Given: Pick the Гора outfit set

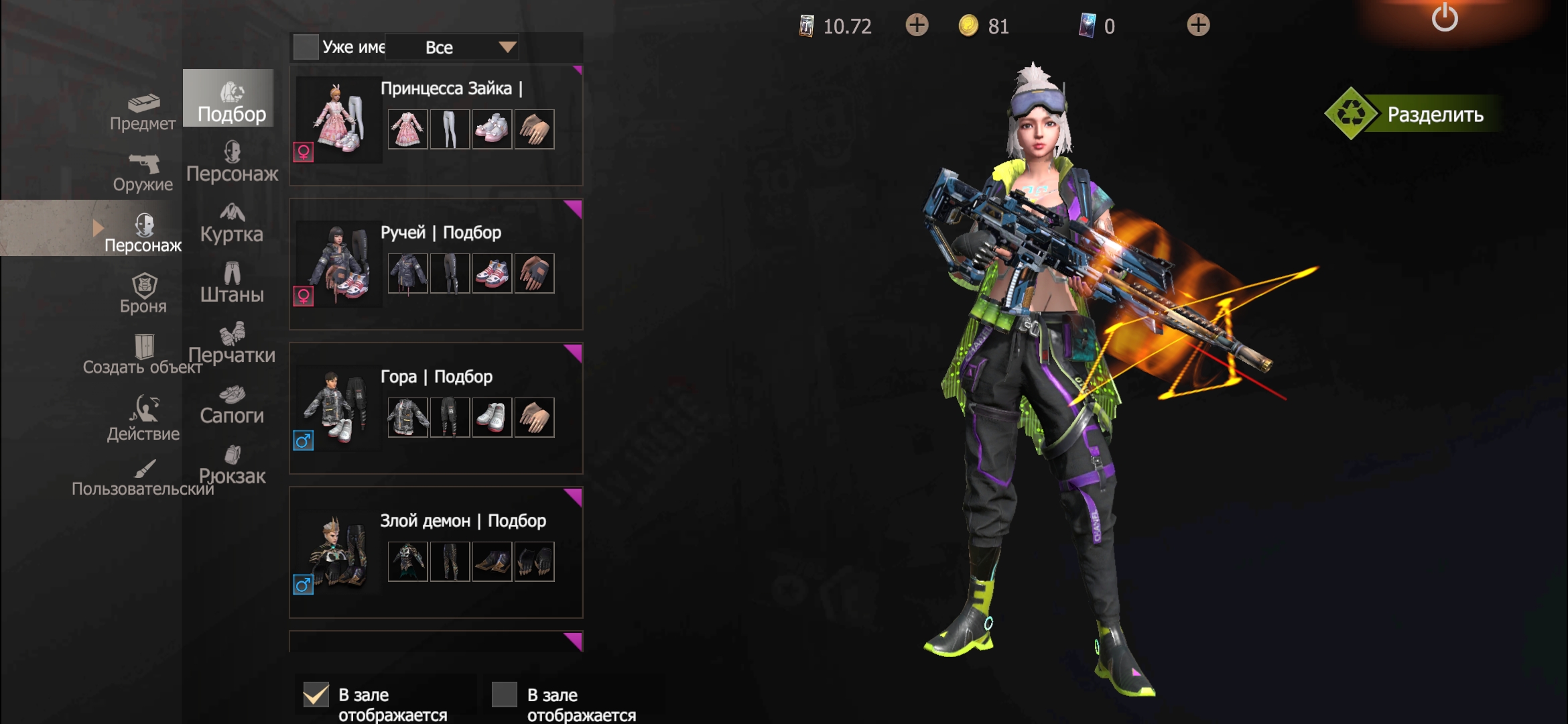Looking at the screenshot, I should point(436,408).
